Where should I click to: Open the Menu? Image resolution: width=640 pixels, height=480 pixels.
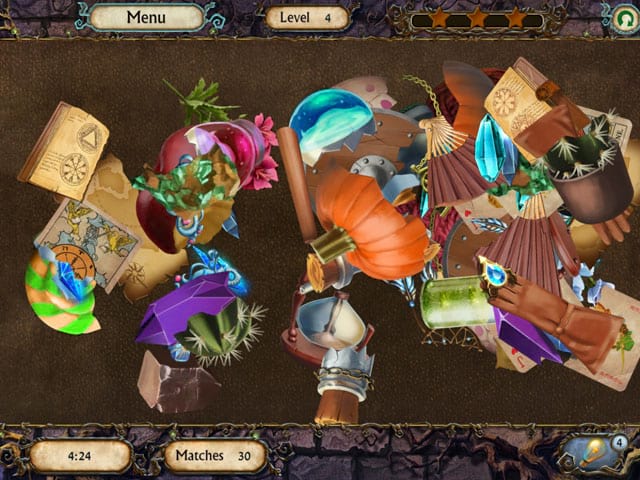tap(146, 17)
